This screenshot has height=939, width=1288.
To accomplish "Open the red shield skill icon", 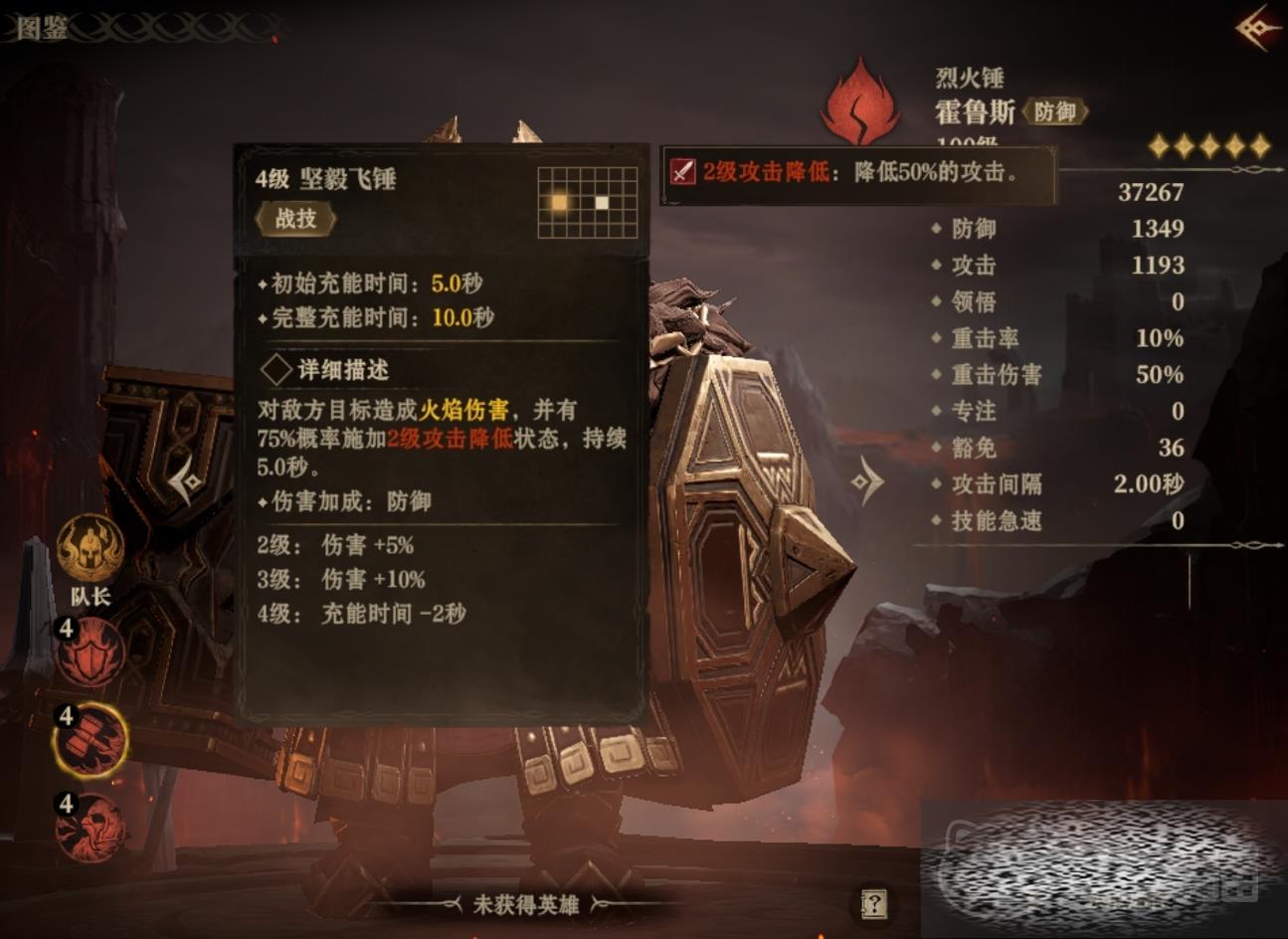I will (x=91, y=653).
